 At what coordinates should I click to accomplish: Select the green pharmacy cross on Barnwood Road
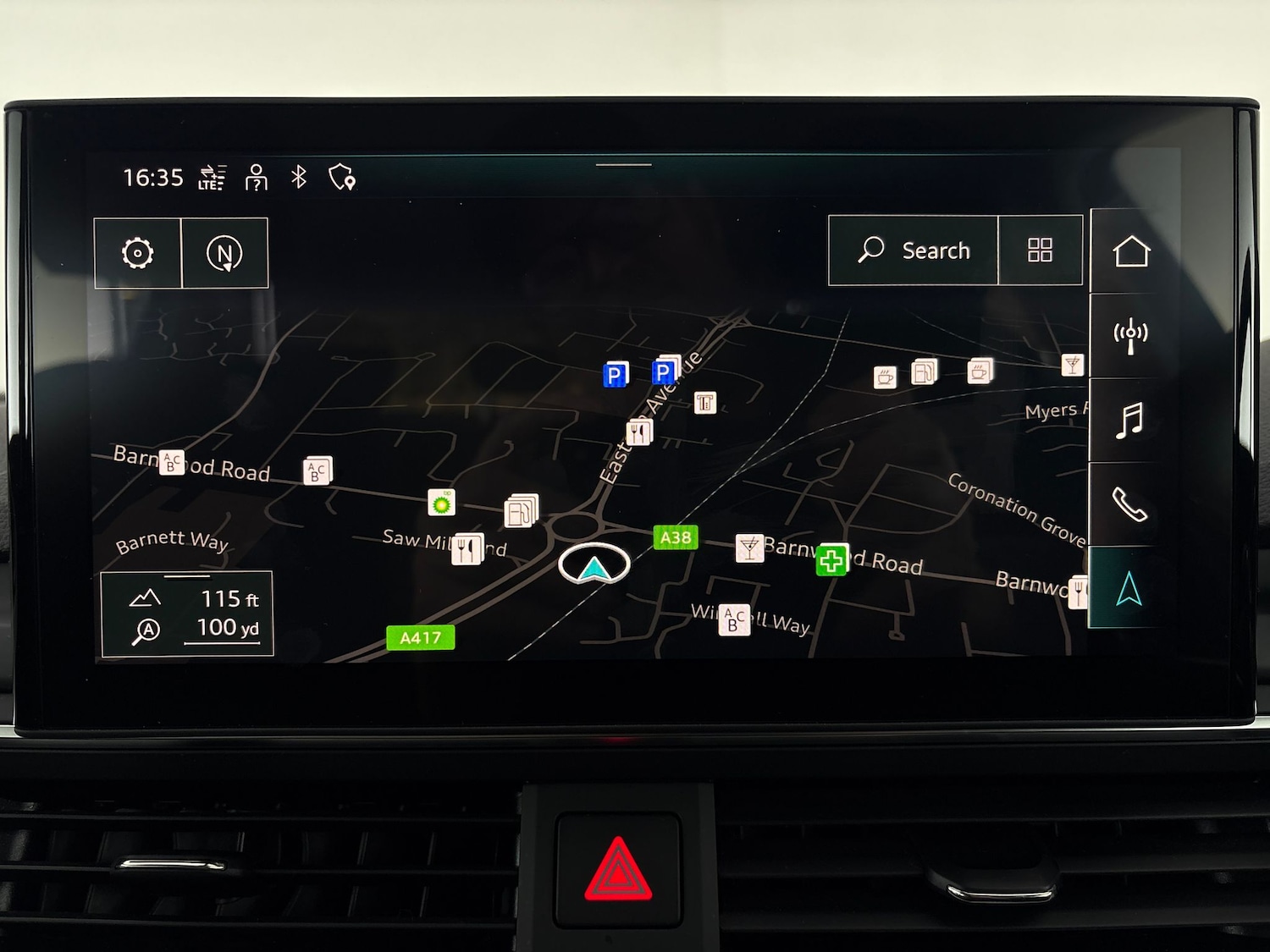click(x=831, y=559)
